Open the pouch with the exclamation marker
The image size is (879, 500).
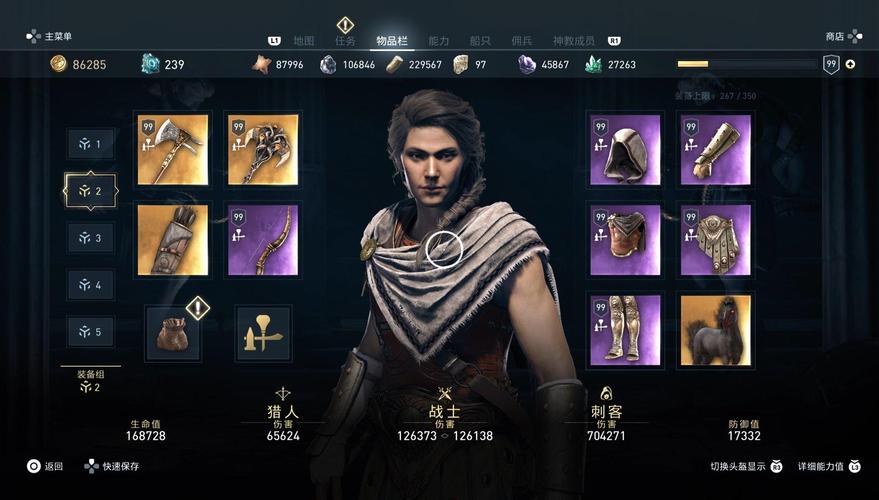172,333
